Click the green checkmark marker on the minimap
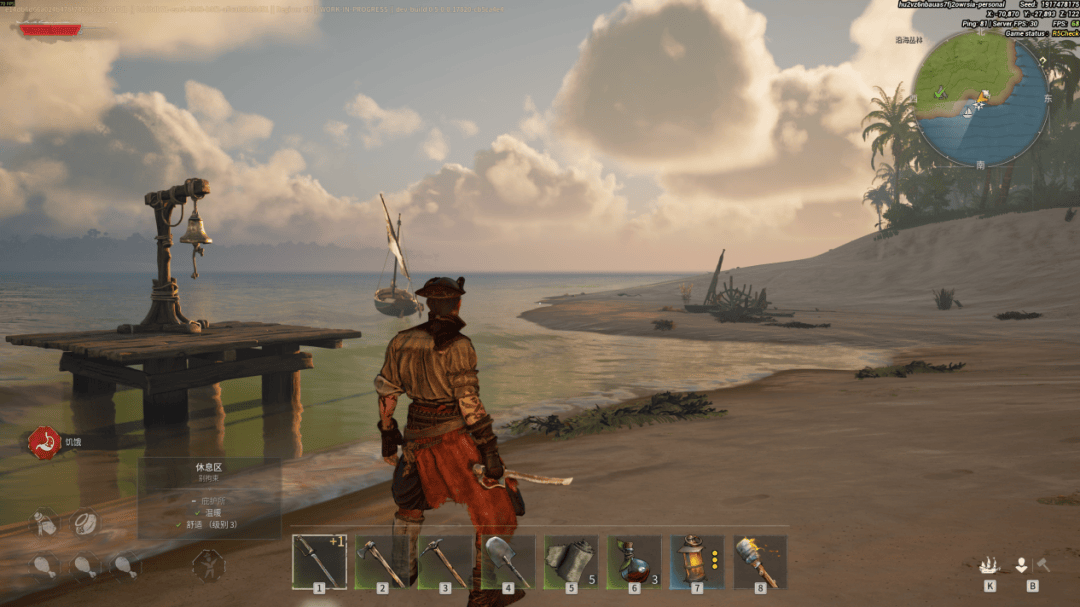 tap(941, 92)
